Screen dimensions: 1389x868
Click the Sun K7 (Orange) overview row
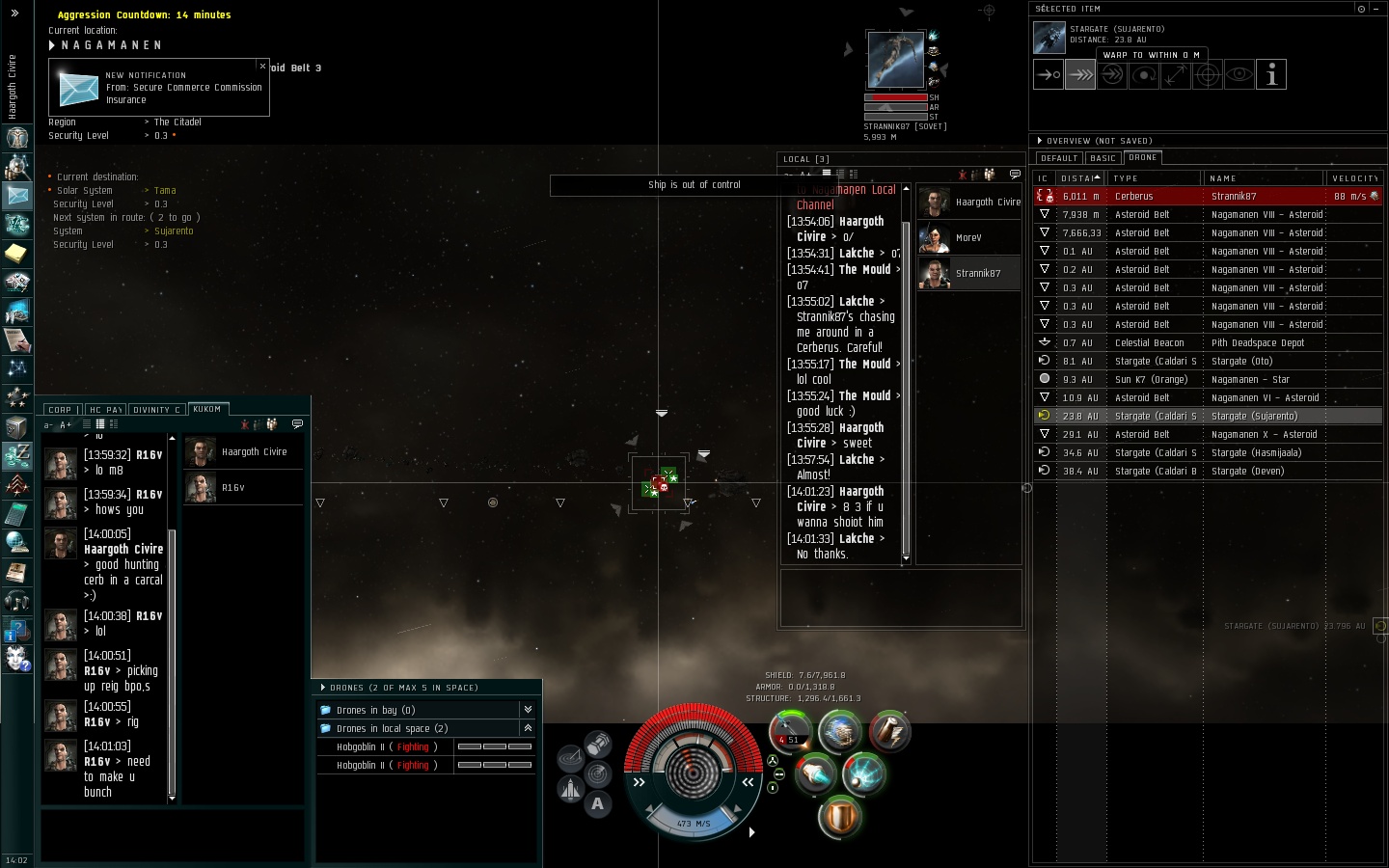pos(1206,380)
